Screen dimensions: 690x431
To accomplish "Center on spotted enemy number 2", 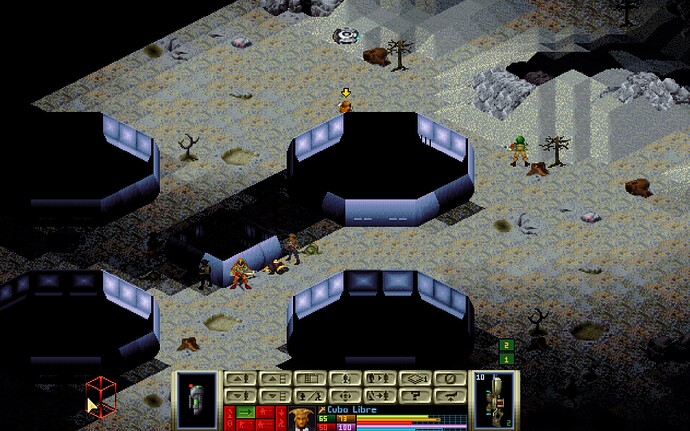I will tap(506, 346).
